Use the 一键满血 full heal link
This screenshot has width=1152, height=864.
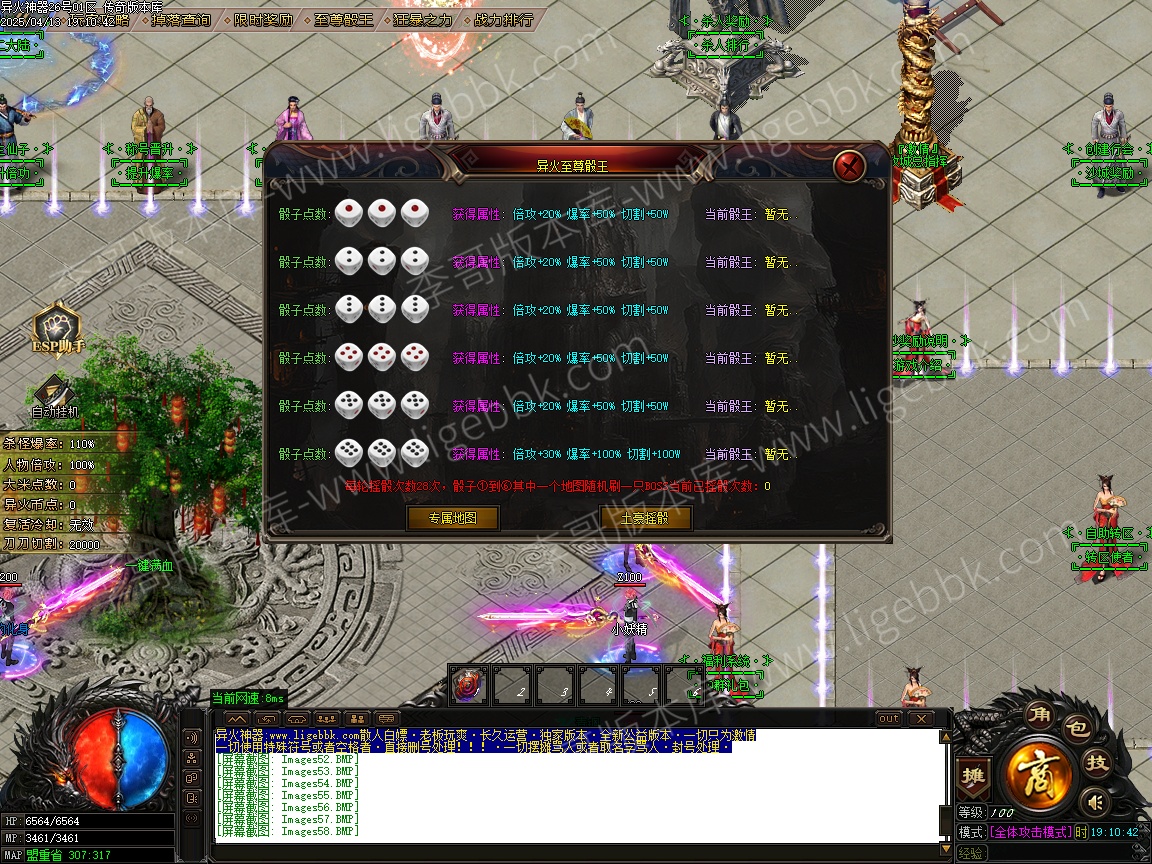[149, 566]
